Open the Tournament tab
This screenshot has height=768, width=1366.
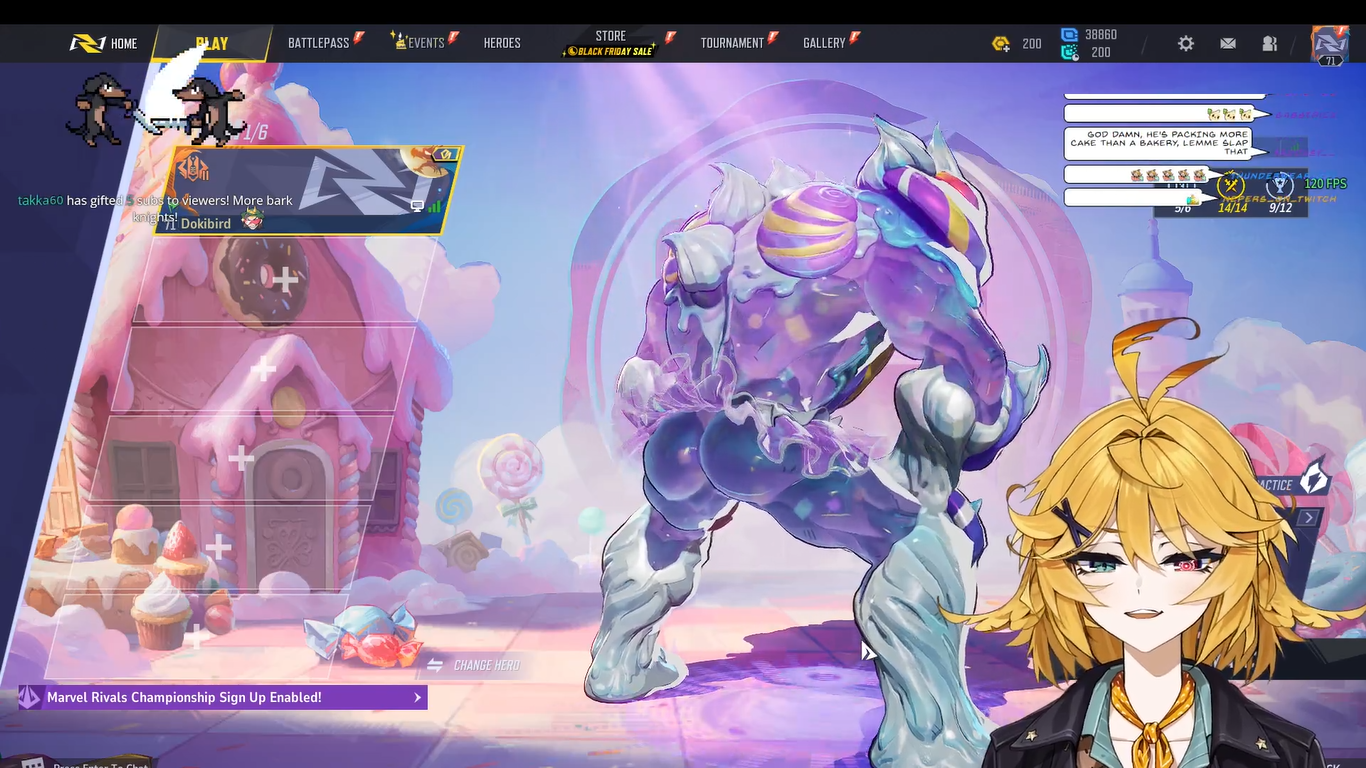[x=732, y=43]
